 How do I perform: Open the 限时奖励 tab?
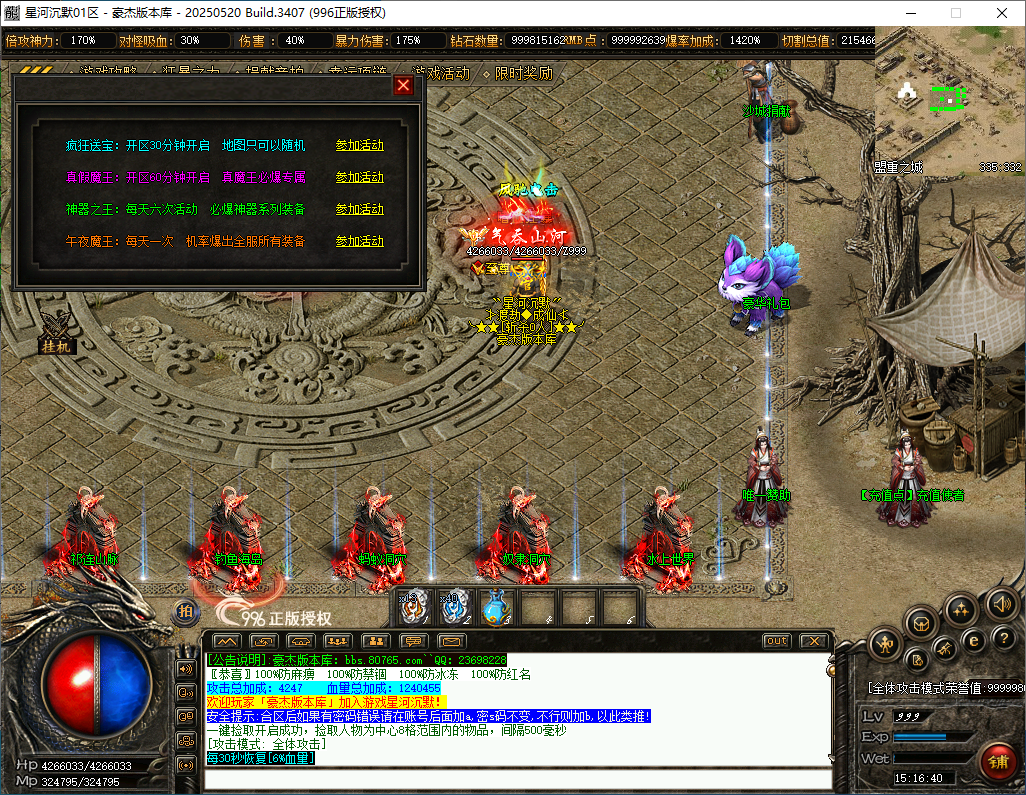(522, 73)
